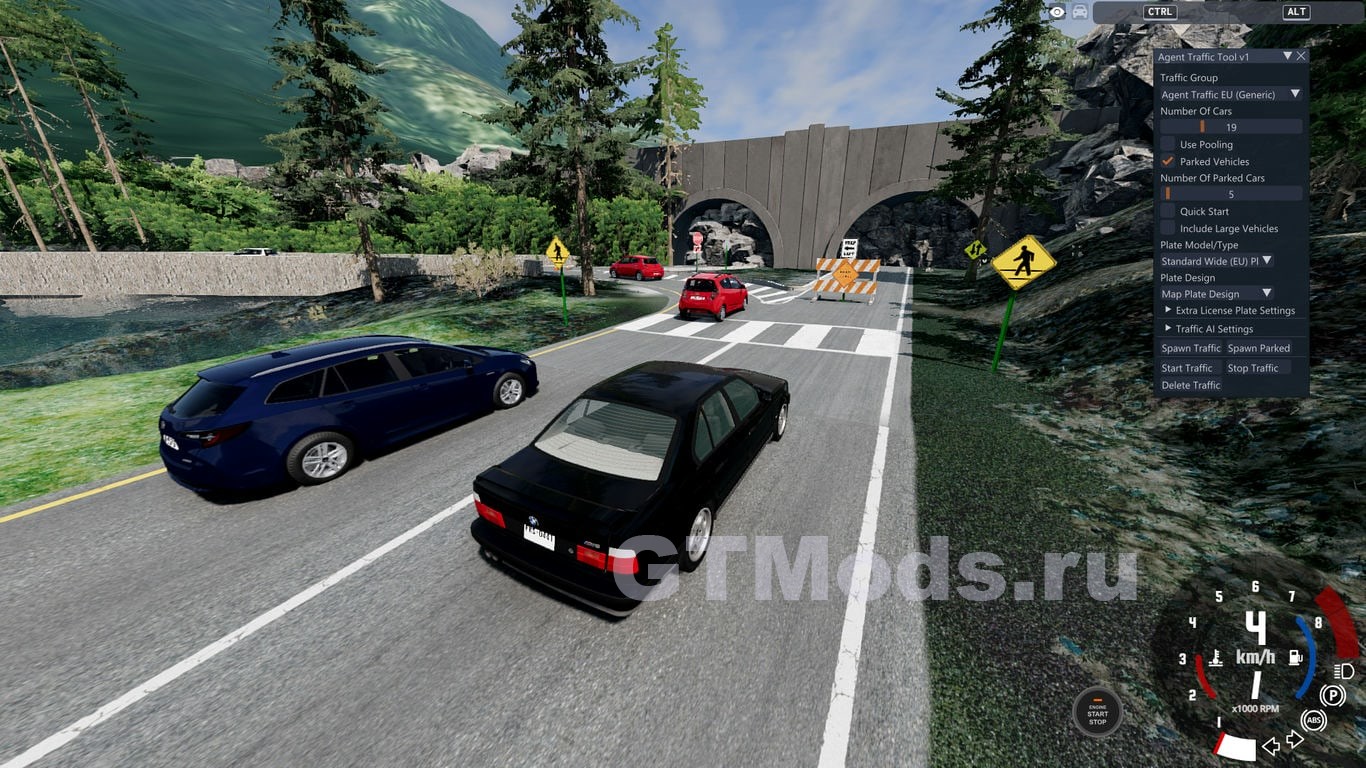Click the Engine Start Stop button

point(1097,713)
